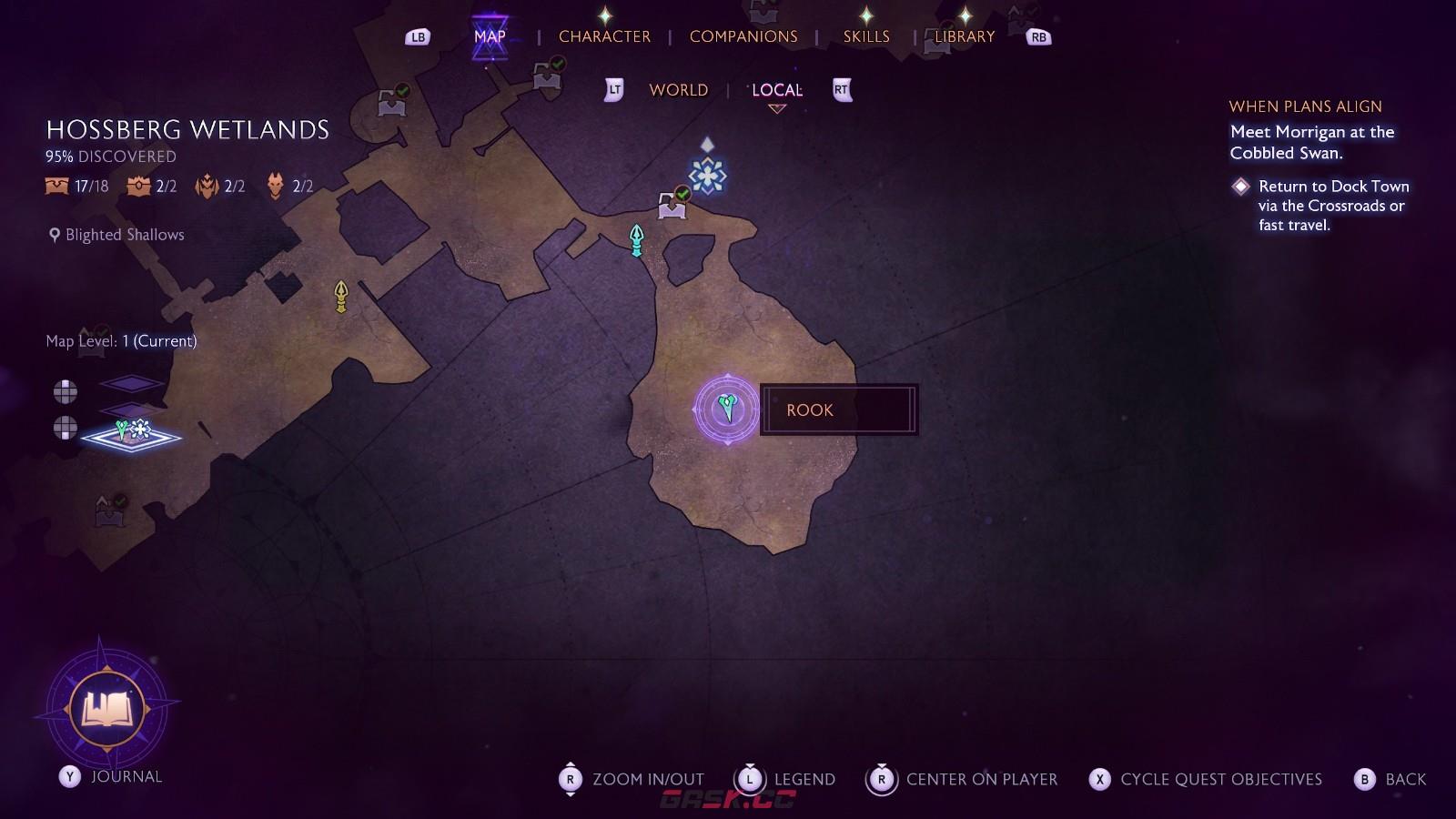The image size is (1456, 819).
Task: Click Rook's player marker on map
Action: pos(726,409)
